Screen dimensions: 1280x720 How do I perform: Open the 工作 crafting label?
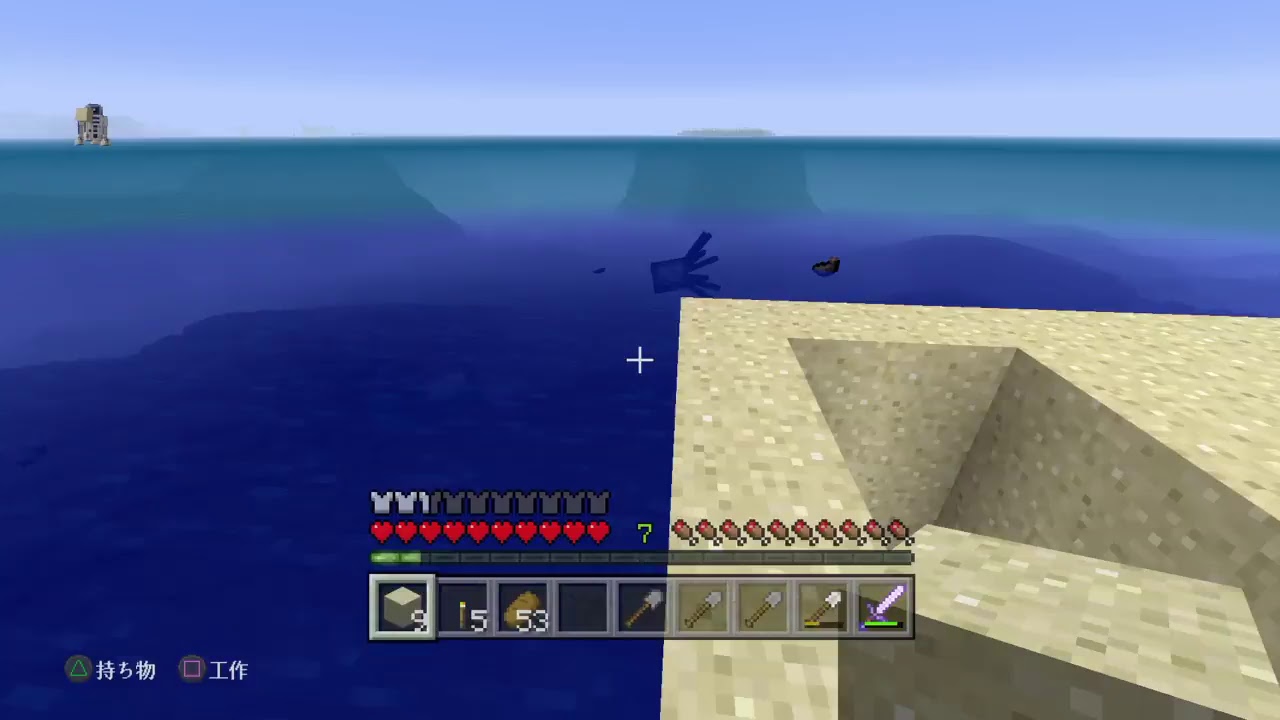[x=229, y=670]
